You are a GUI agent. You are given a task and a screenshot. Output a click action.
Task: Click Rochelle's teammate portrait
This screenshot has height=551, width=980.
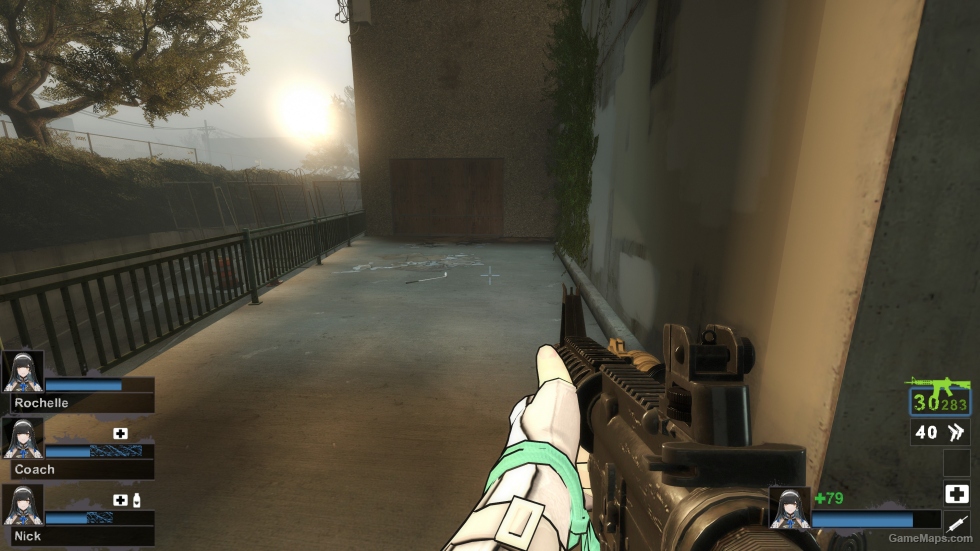tap(23, 371)
